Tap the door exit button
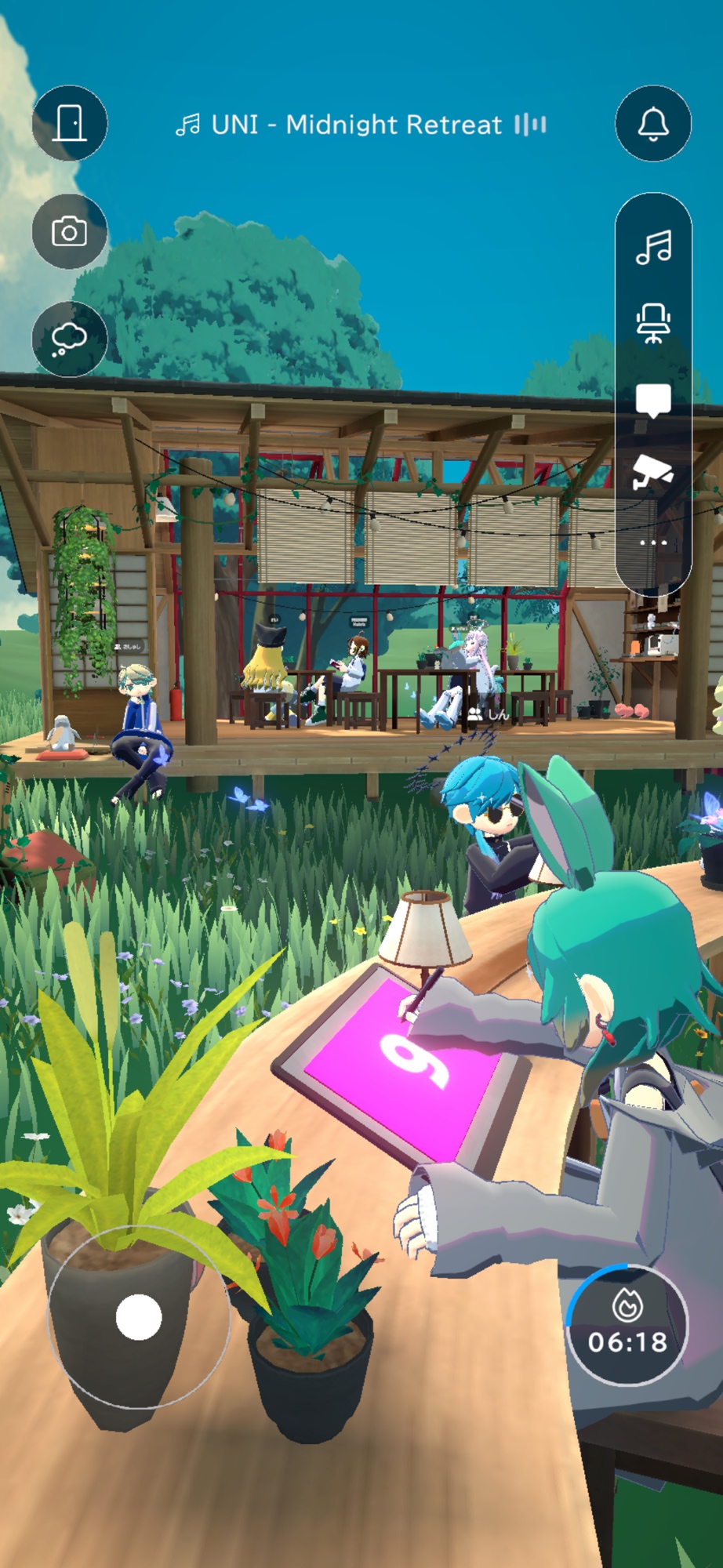723x1568 pixels. (70, 123)
